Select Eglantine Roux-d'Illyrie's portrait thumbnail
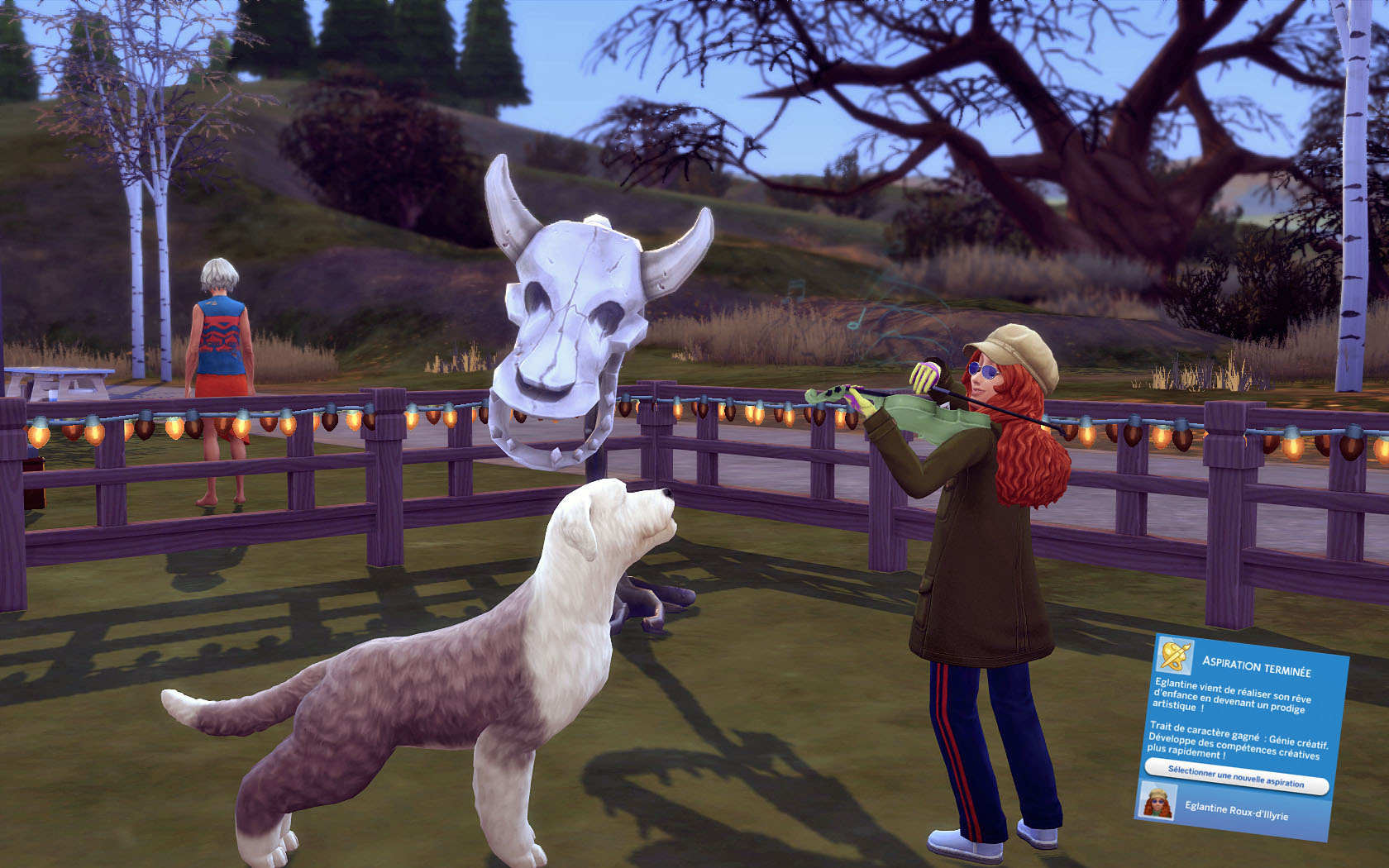 [1157, 802]
